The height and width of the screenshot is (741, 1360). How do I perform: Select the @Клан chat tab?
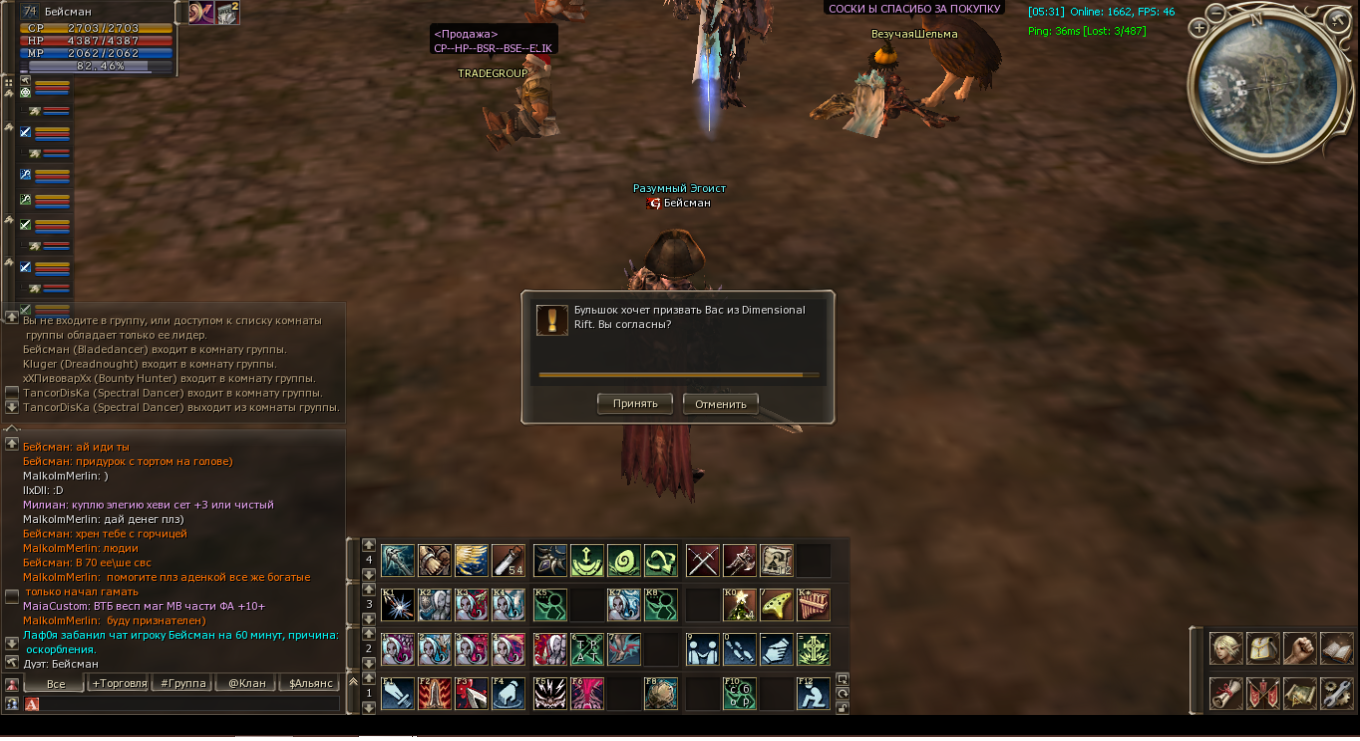coord(245,684)
